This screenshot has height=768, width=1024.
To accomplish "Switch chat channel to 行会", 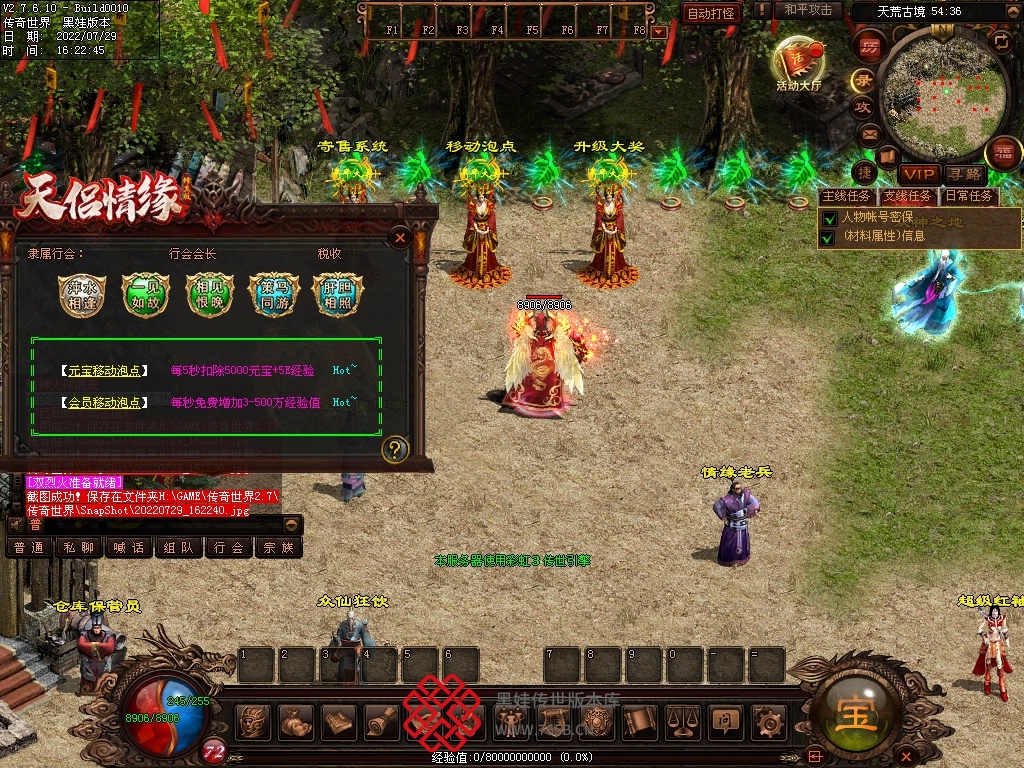I will point(229,548).
